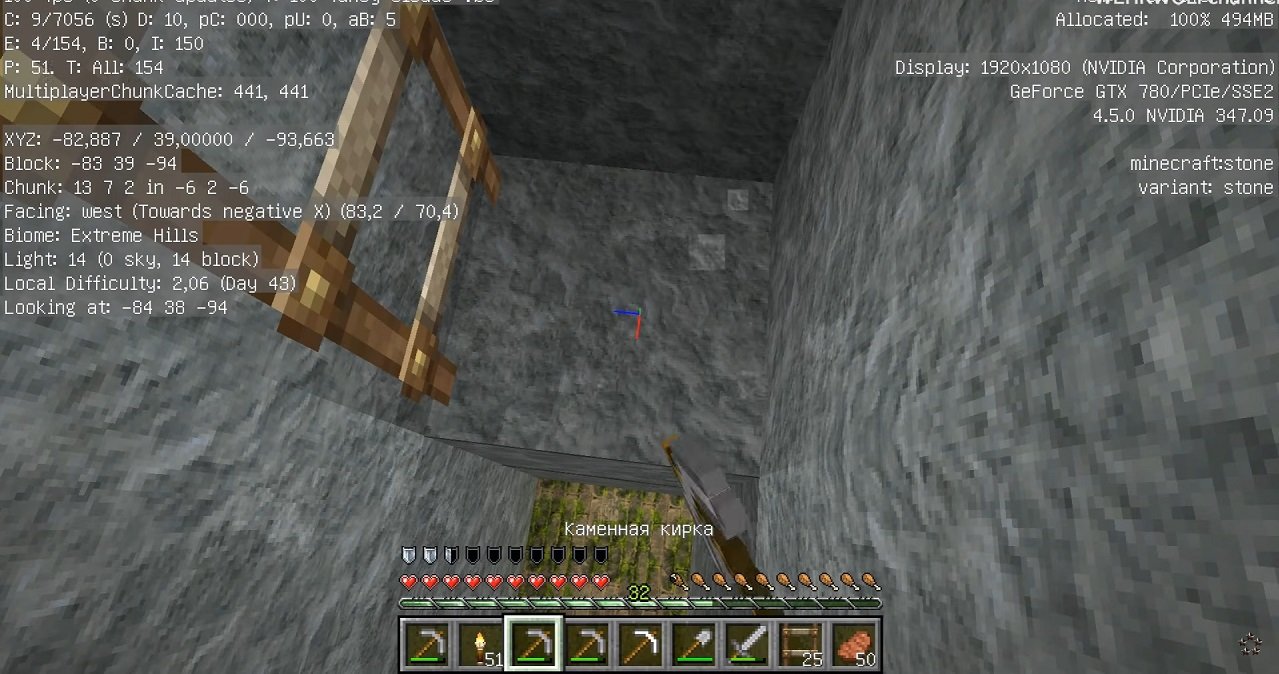Equip the sword from the hotbar
The width and height of the screenshot is (1279, 674).
[747, 644]
